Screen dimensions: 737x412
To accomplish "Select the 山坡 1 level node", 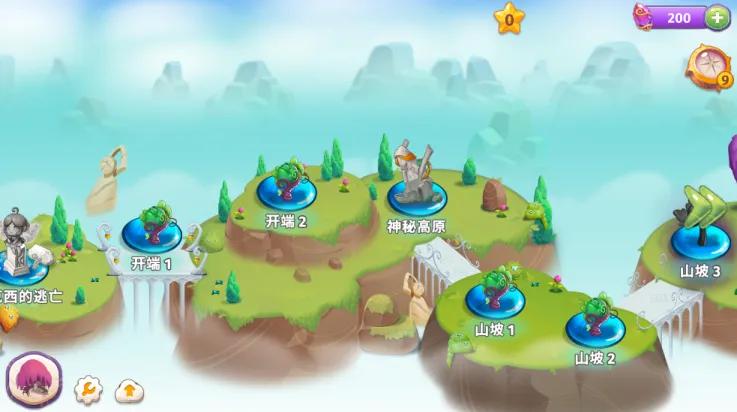I will 495,298.
